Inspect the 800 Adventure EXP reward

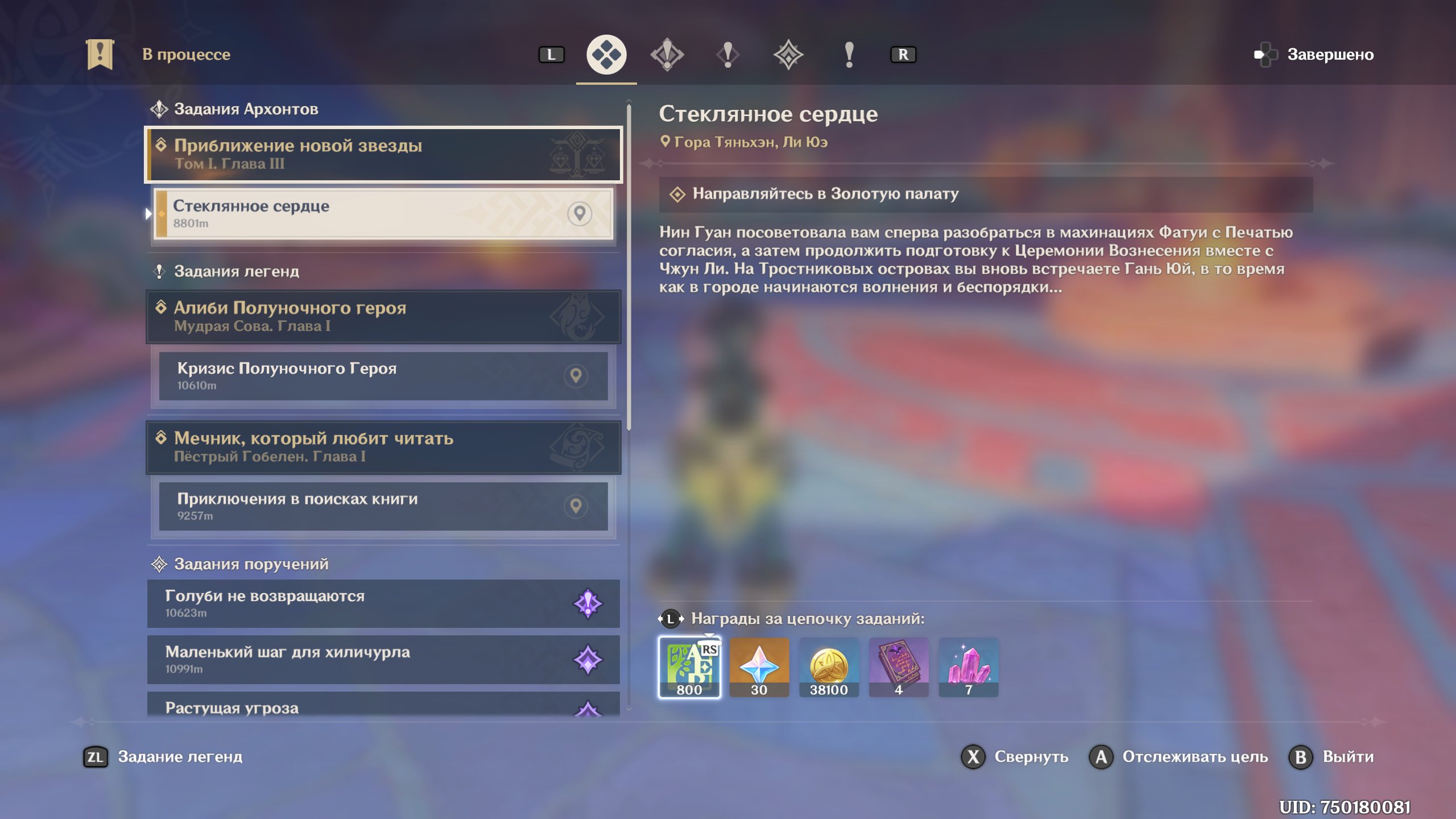coord(689,667)
